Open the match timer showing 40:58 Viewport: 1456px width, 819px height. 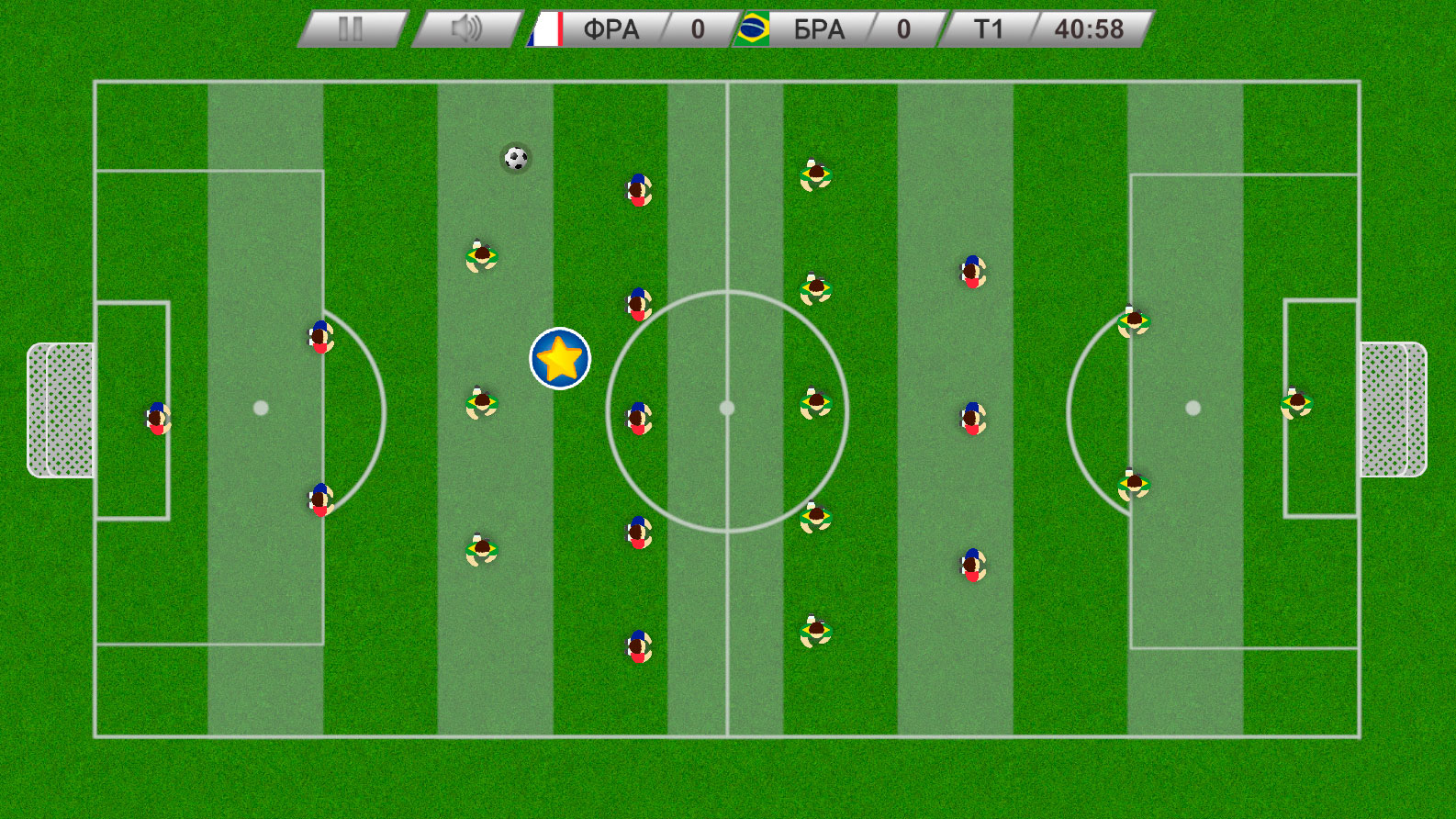(x=1088, y=28)
